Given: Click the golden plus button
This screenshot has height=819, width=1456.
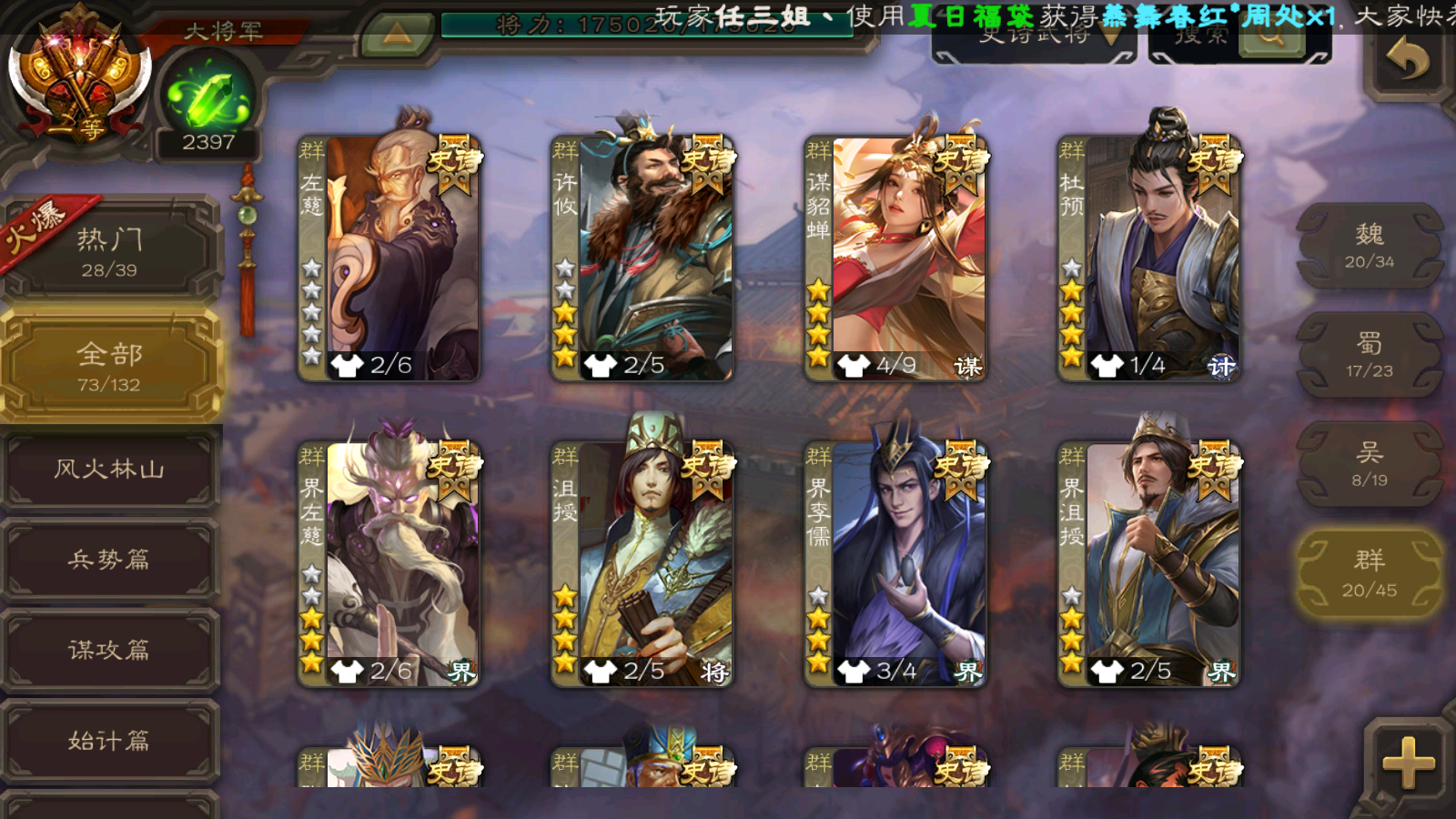Looking at the screenshot, I should [x=1407, y=762].
